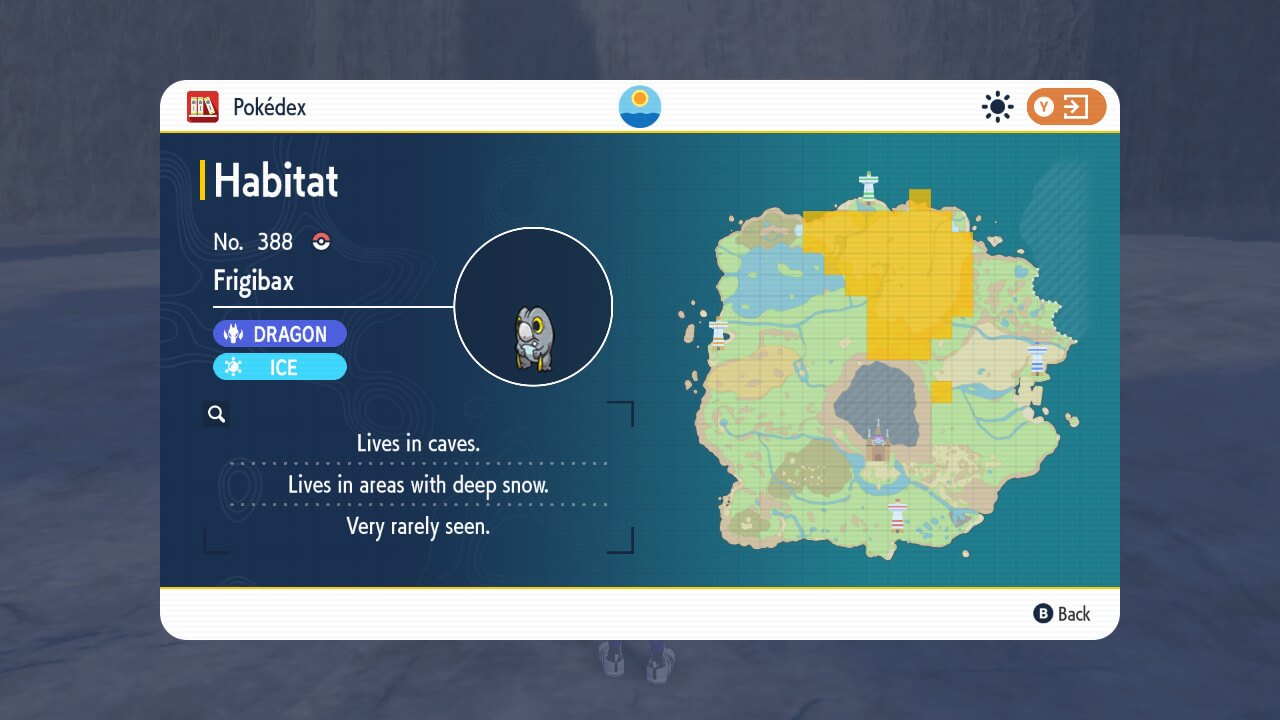The height and width of the screenshot is (720, 1280).
Task: Click the ICE type badge
Action: (x=280, y=367)
